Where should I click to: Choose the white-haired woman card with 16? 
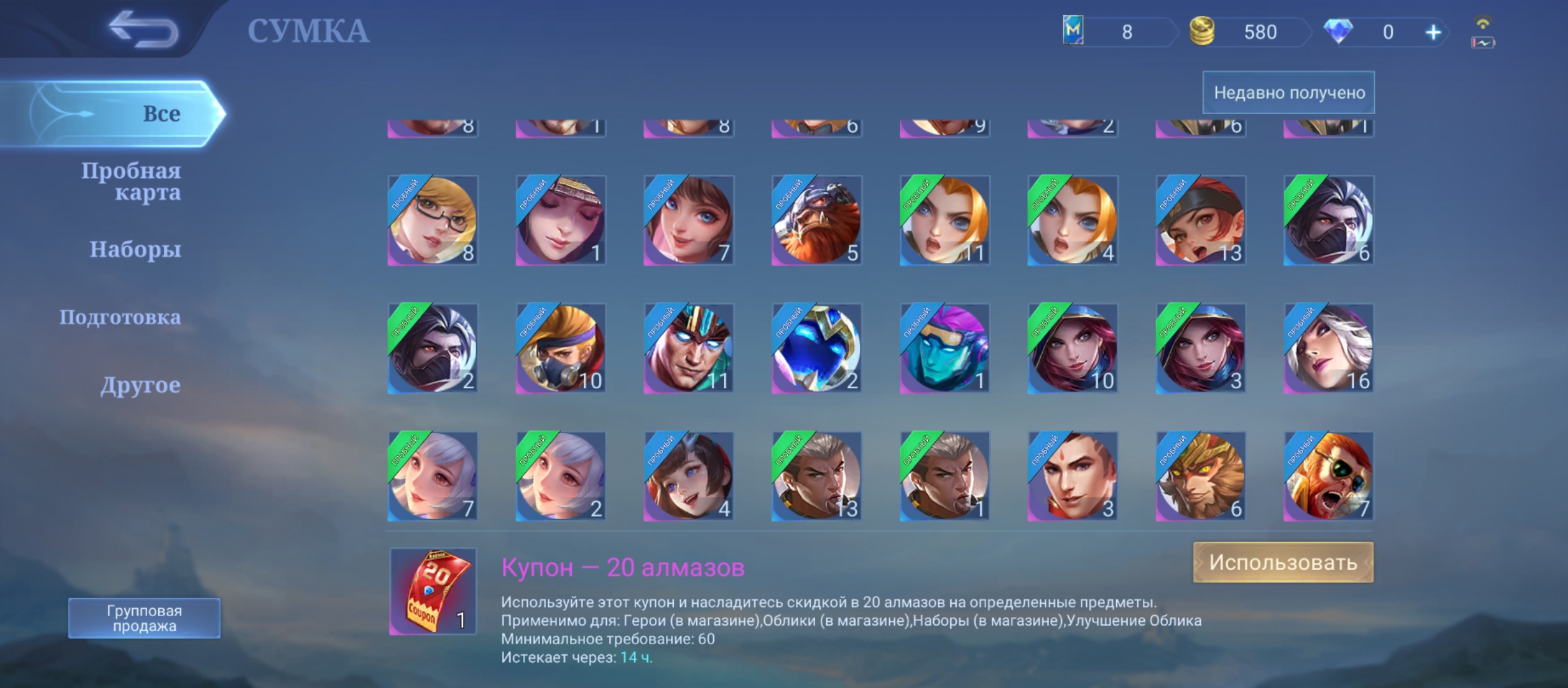click(1328, 348)
